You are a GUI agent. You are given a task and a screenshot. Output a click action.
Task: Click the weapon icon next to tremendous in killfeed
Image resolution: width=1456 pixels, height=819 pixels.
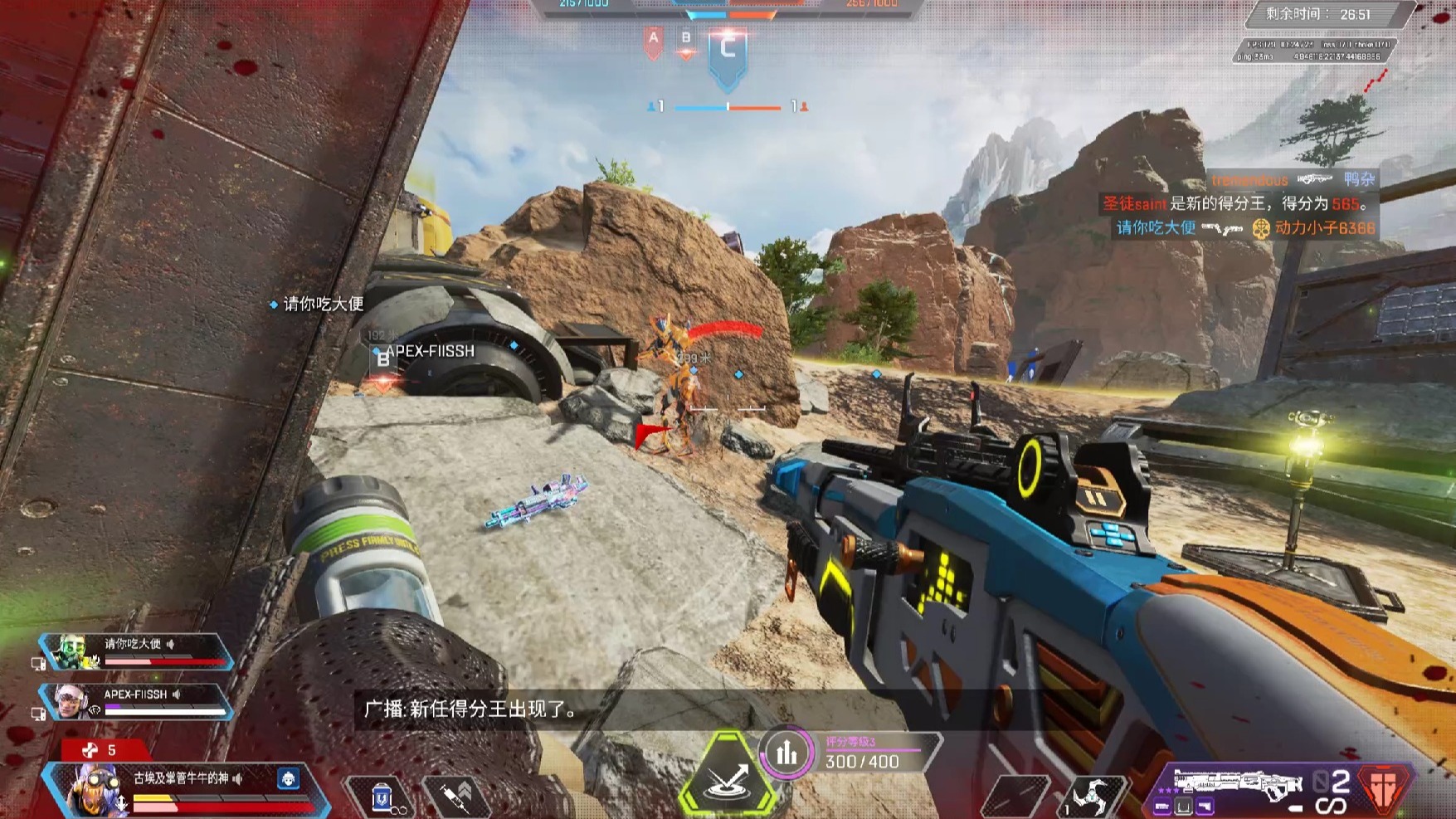1315,179
